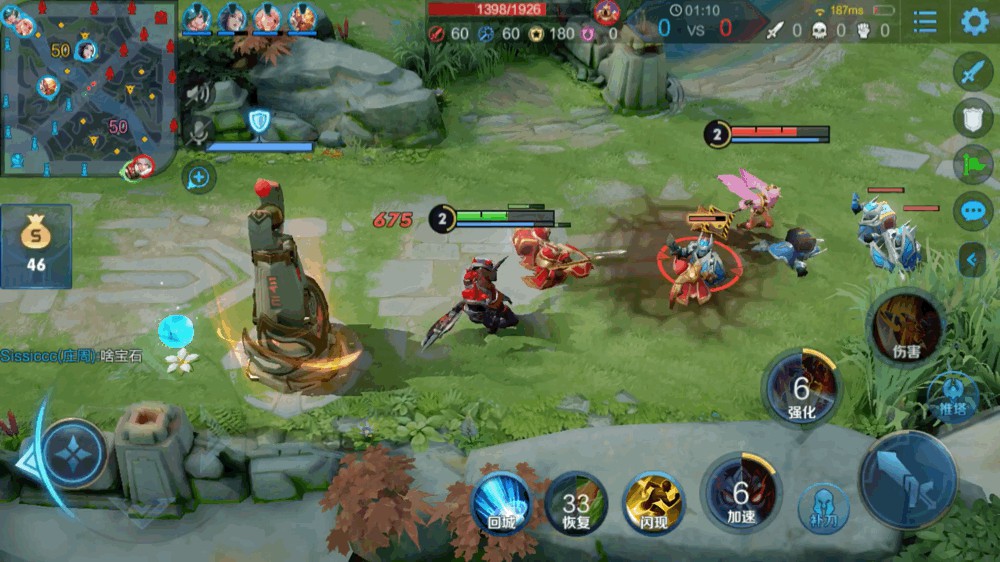
Task: Open the scoreboard list icon
Action: [925, 22]
